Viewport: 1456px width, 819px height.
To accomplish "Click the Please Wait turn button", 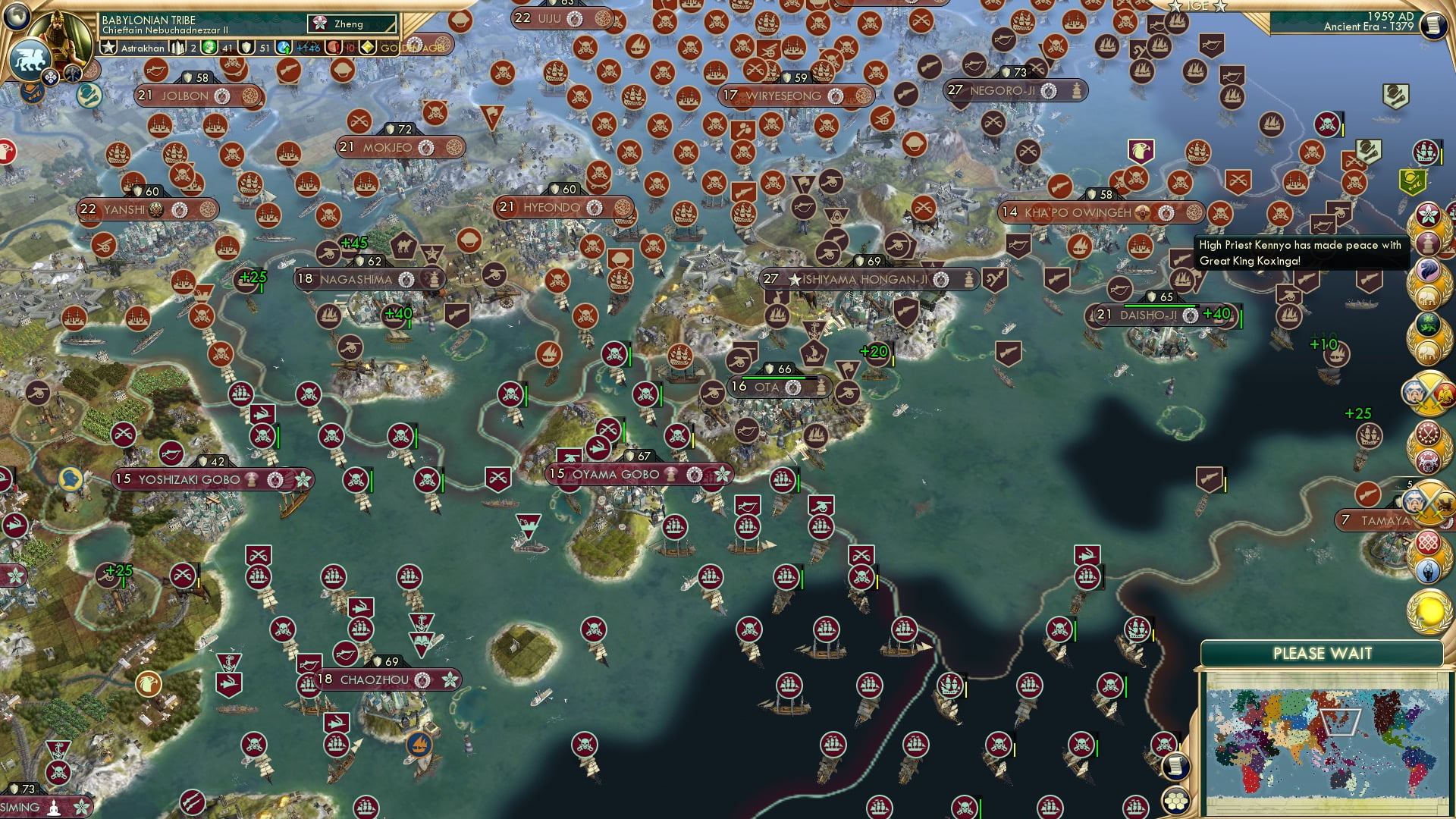I will coord(1322,654).
